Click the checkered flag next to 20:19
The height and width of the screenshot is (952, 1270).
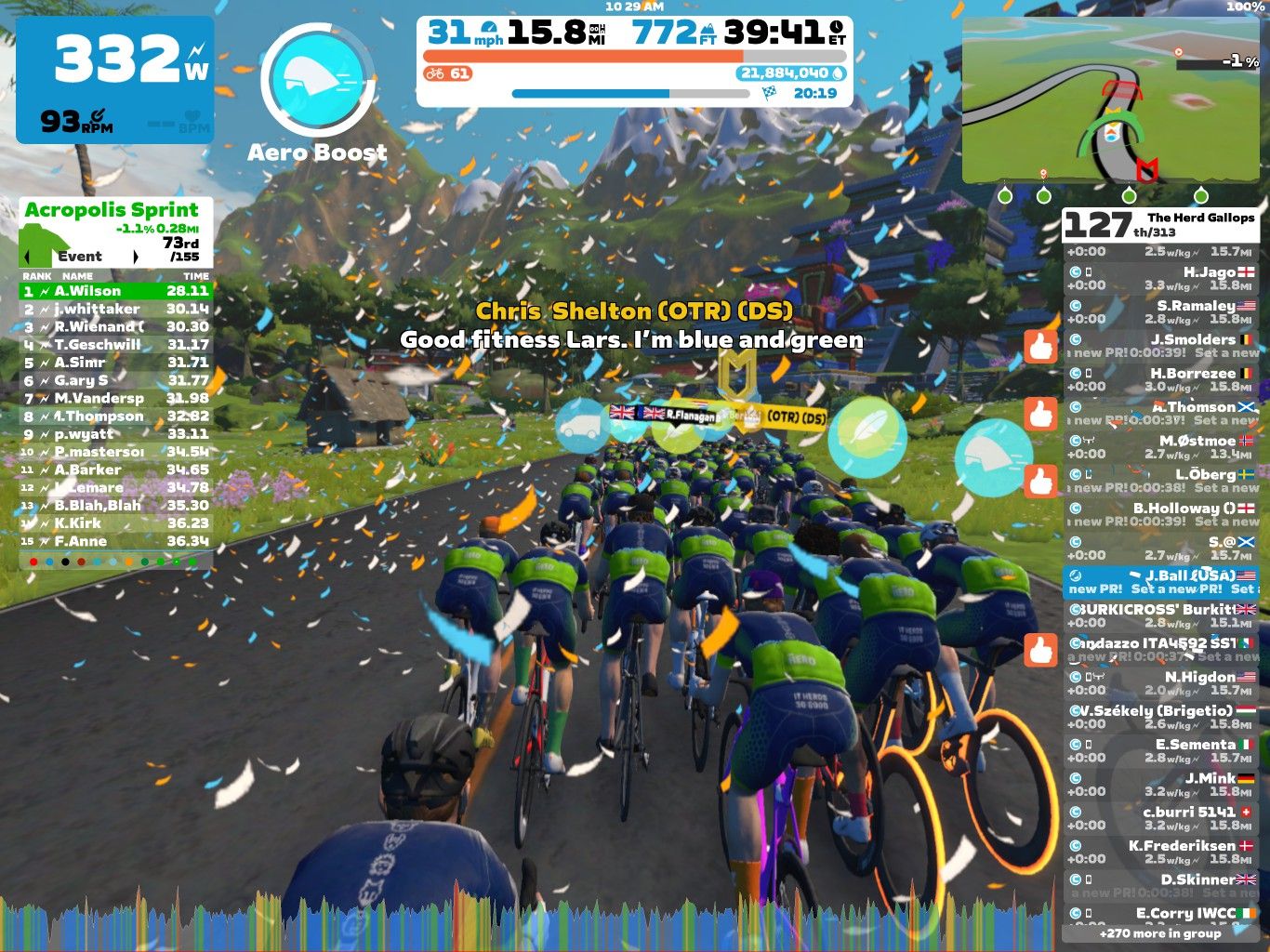coord(768,93)
